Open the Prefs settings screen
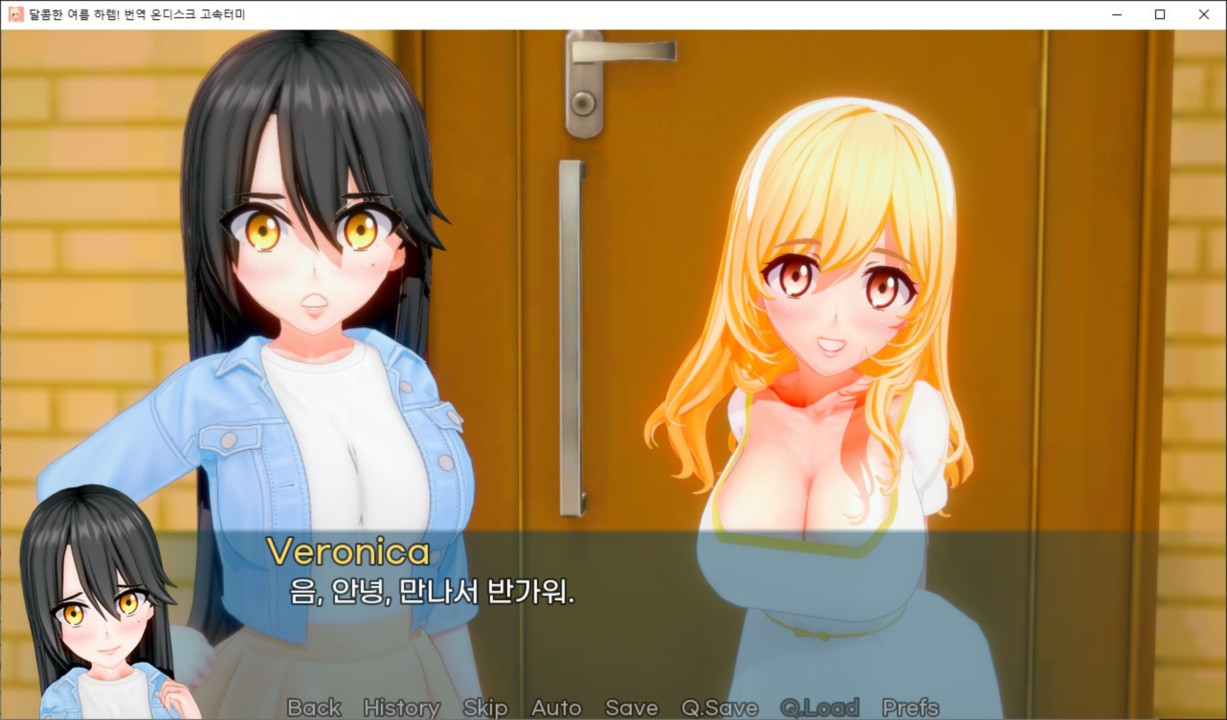This screenshot has height=720, width=1227. point(910,707)
